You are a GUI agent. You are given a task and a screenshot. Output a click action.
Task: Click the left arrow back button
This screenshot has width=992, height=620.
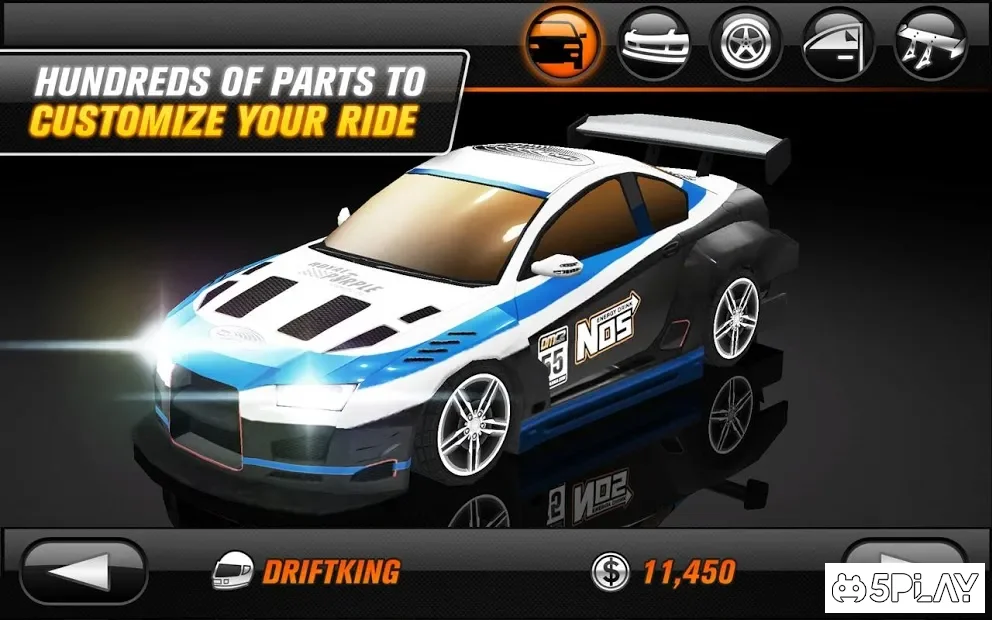pos(84,572)
